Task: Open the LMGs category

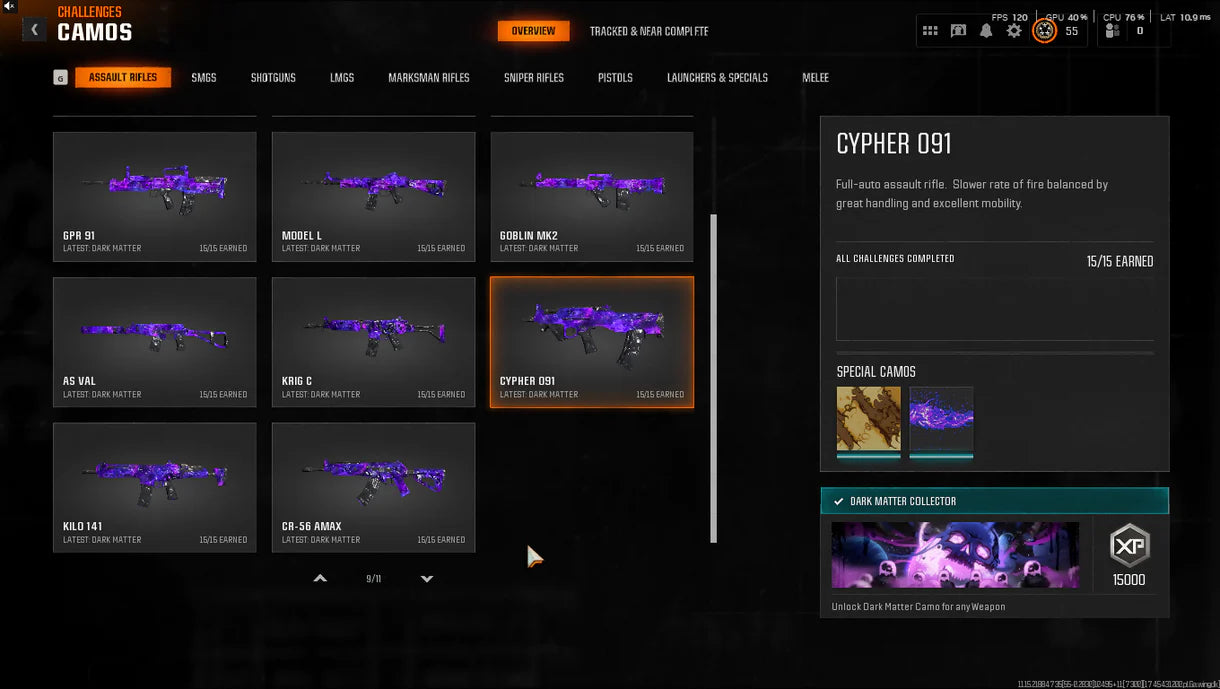Action: [x=342, y=77]
